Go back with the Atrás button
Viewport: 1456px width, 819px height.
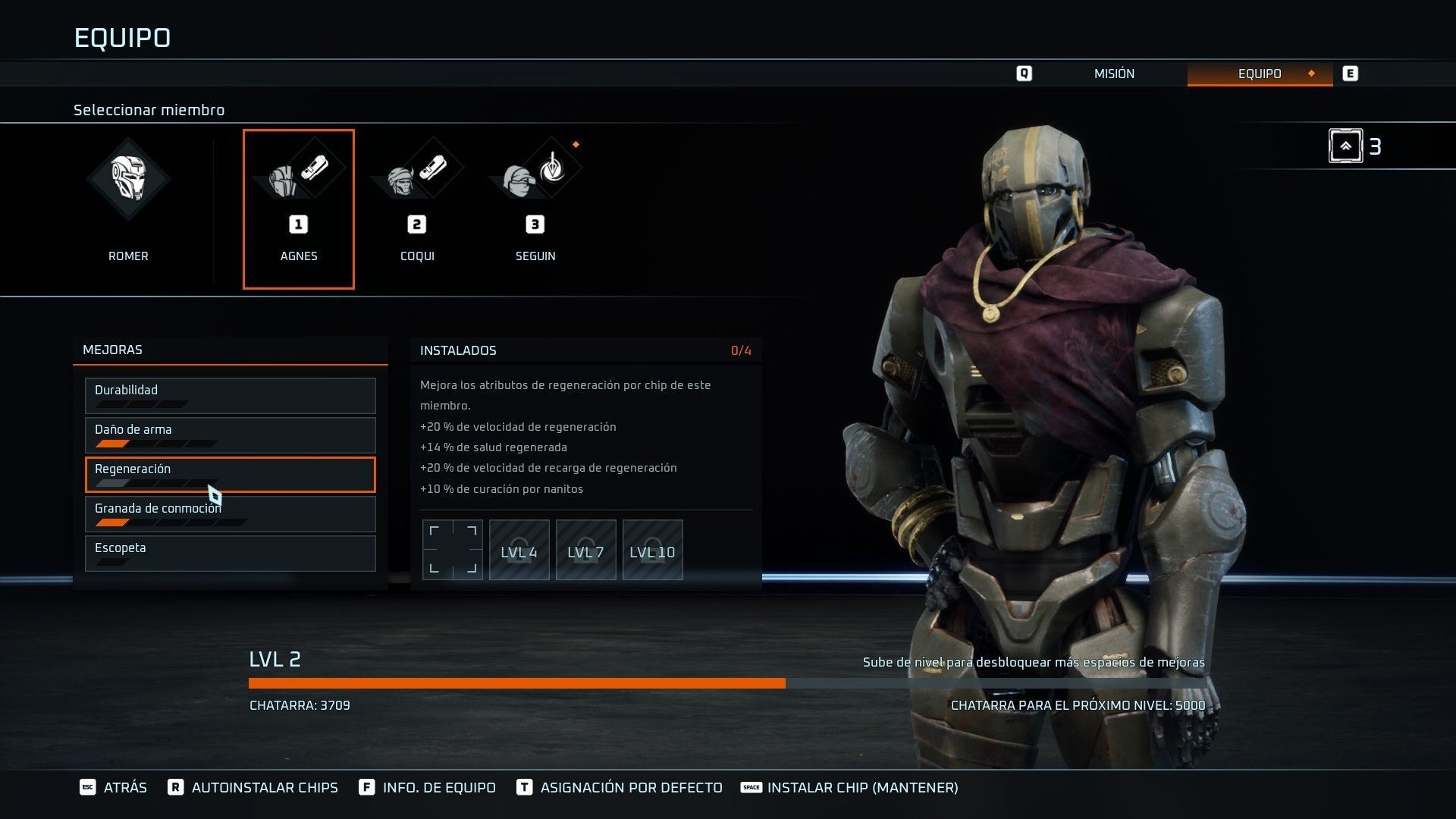(x=114, y=787)
